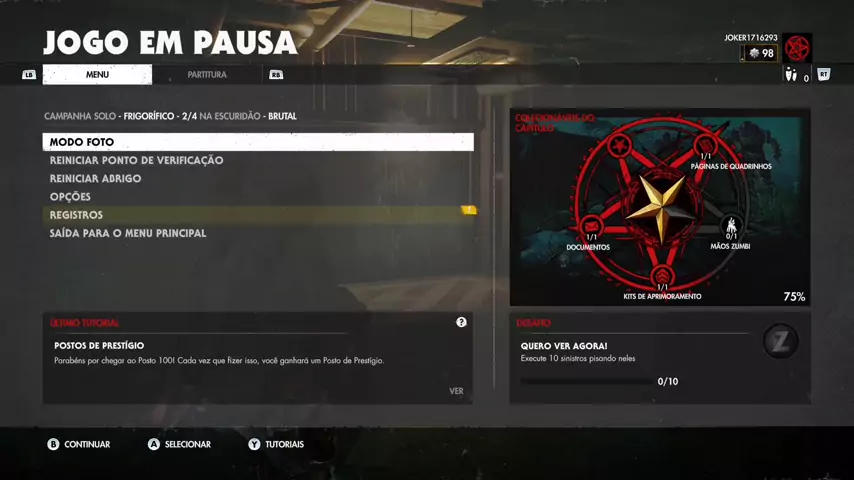This screenshot has height=480, width=854.
Task: Open the tutorial help question mark icon
Action: tap(461, 322)
